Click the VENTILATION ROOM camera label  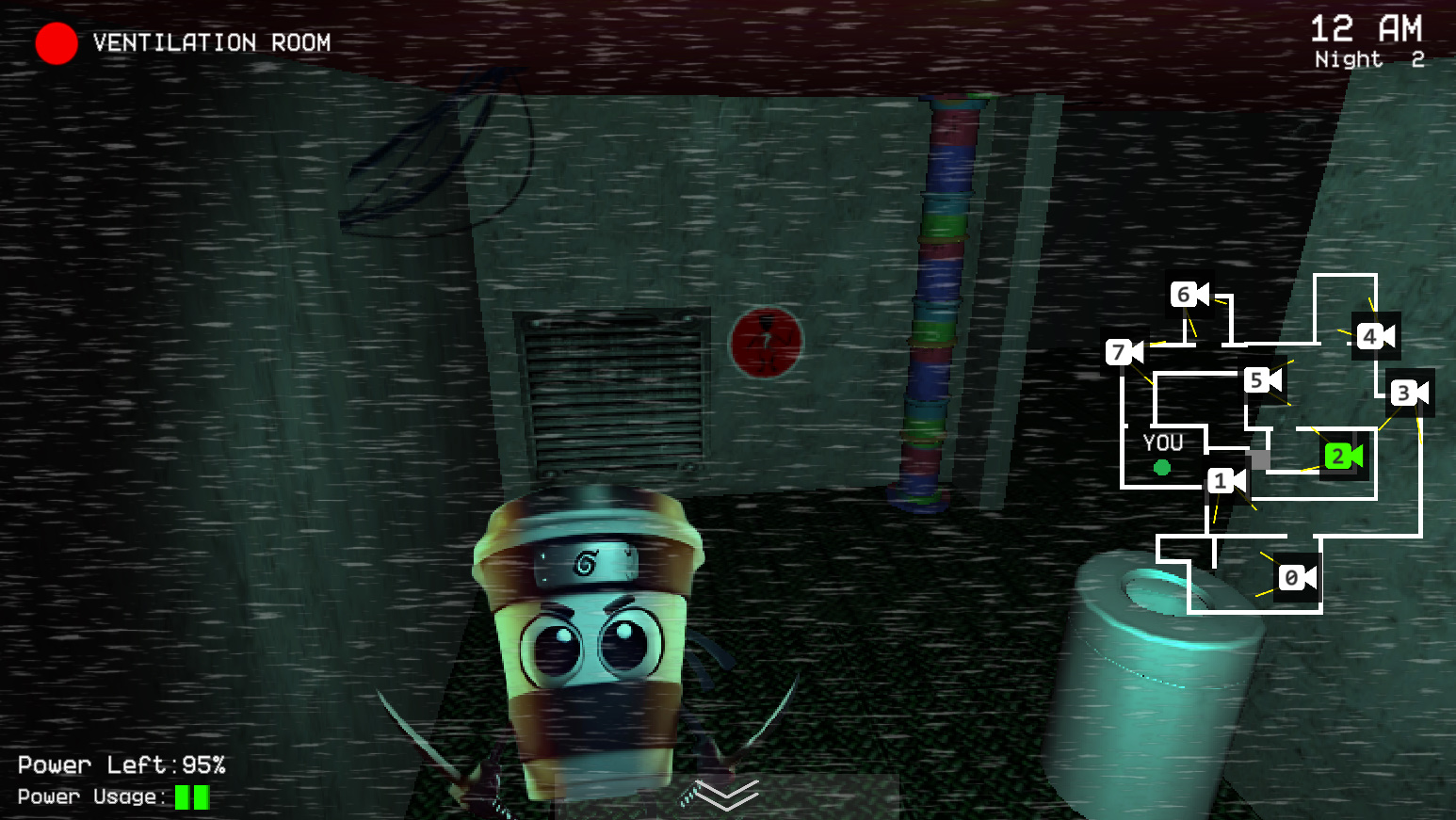tap(209, 43)
